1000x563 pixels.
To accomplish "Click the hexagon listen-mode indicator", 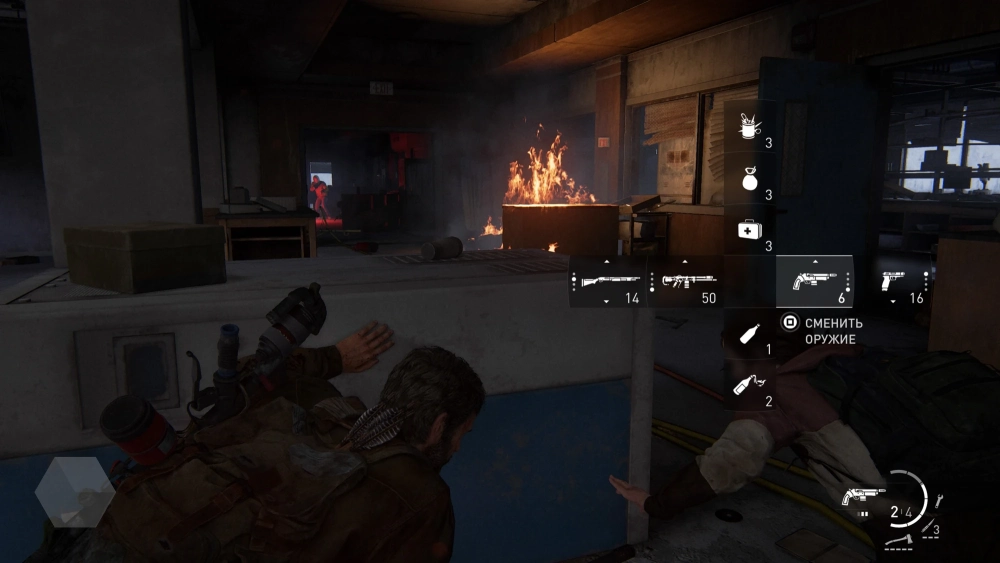I will coord(75,490).
